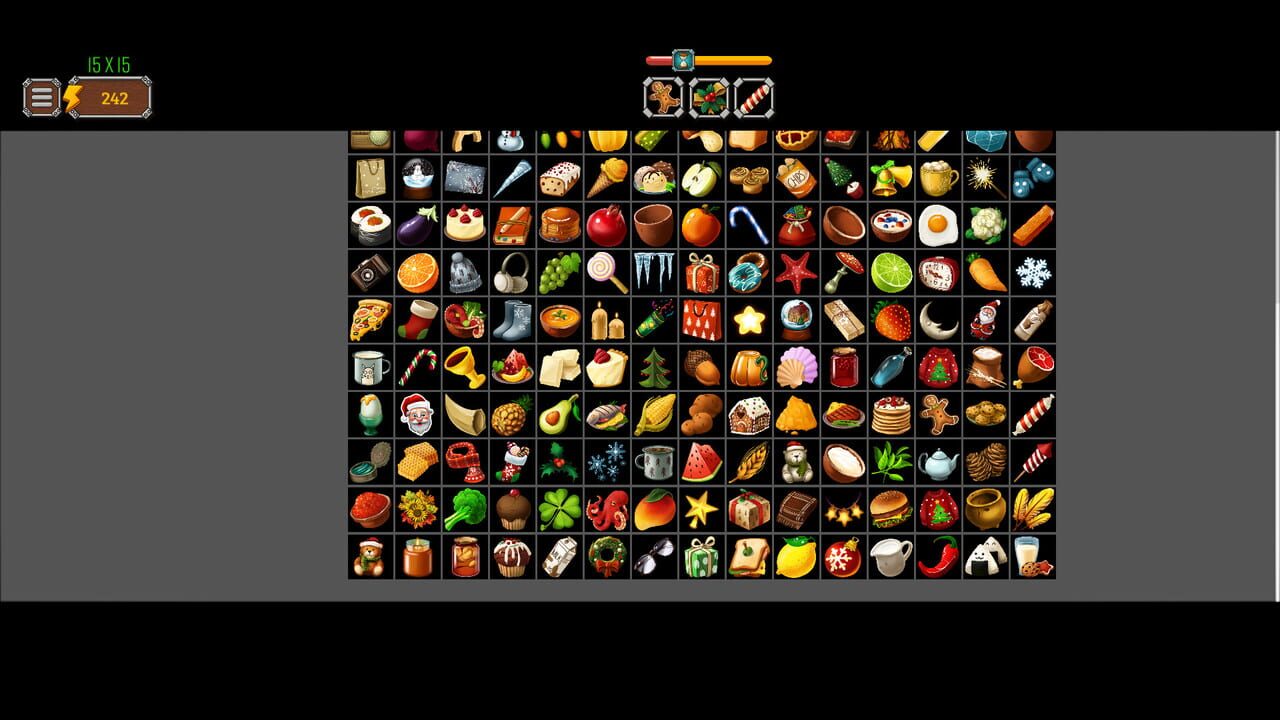
Task: Open the hamburger pause menu
Action: [40, 97]
